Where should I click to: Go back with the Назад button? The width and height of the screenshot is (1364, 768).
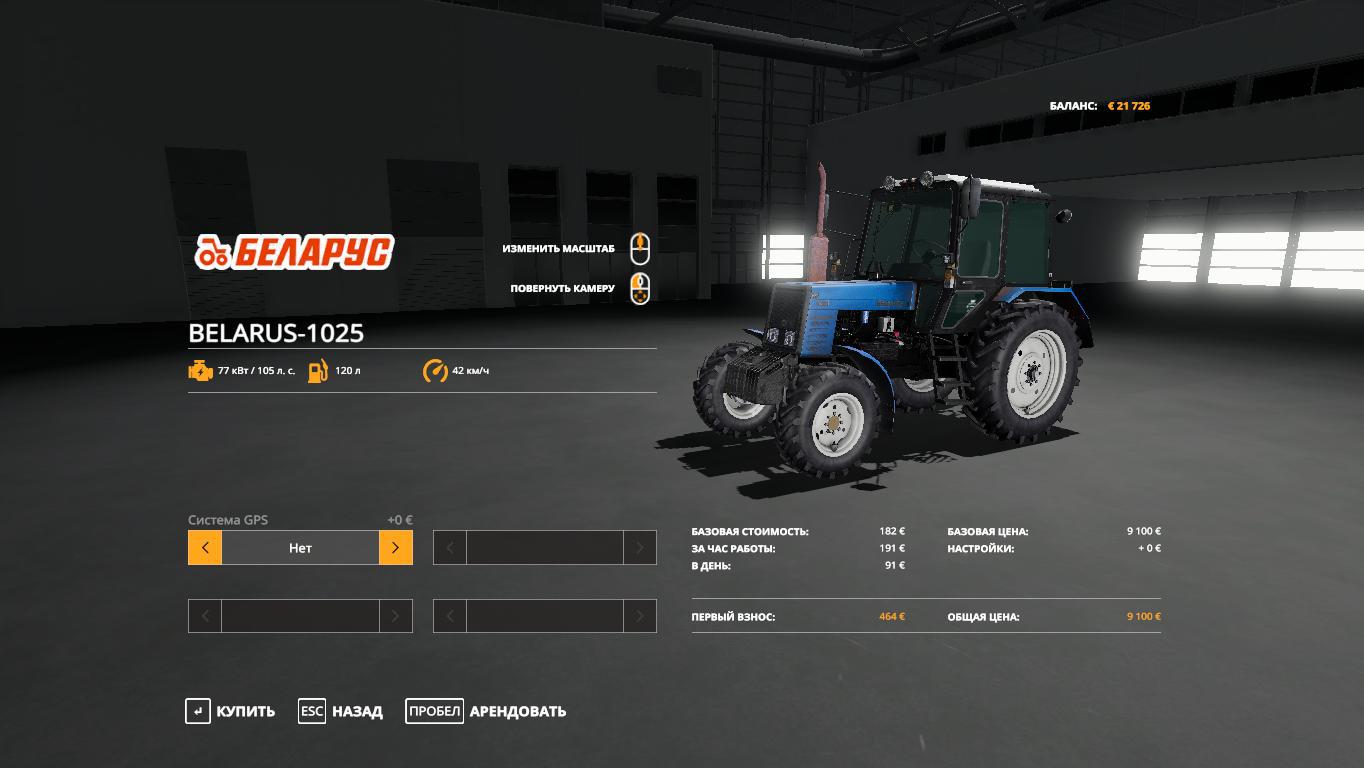pyautogui.click(x=341, y=711)
